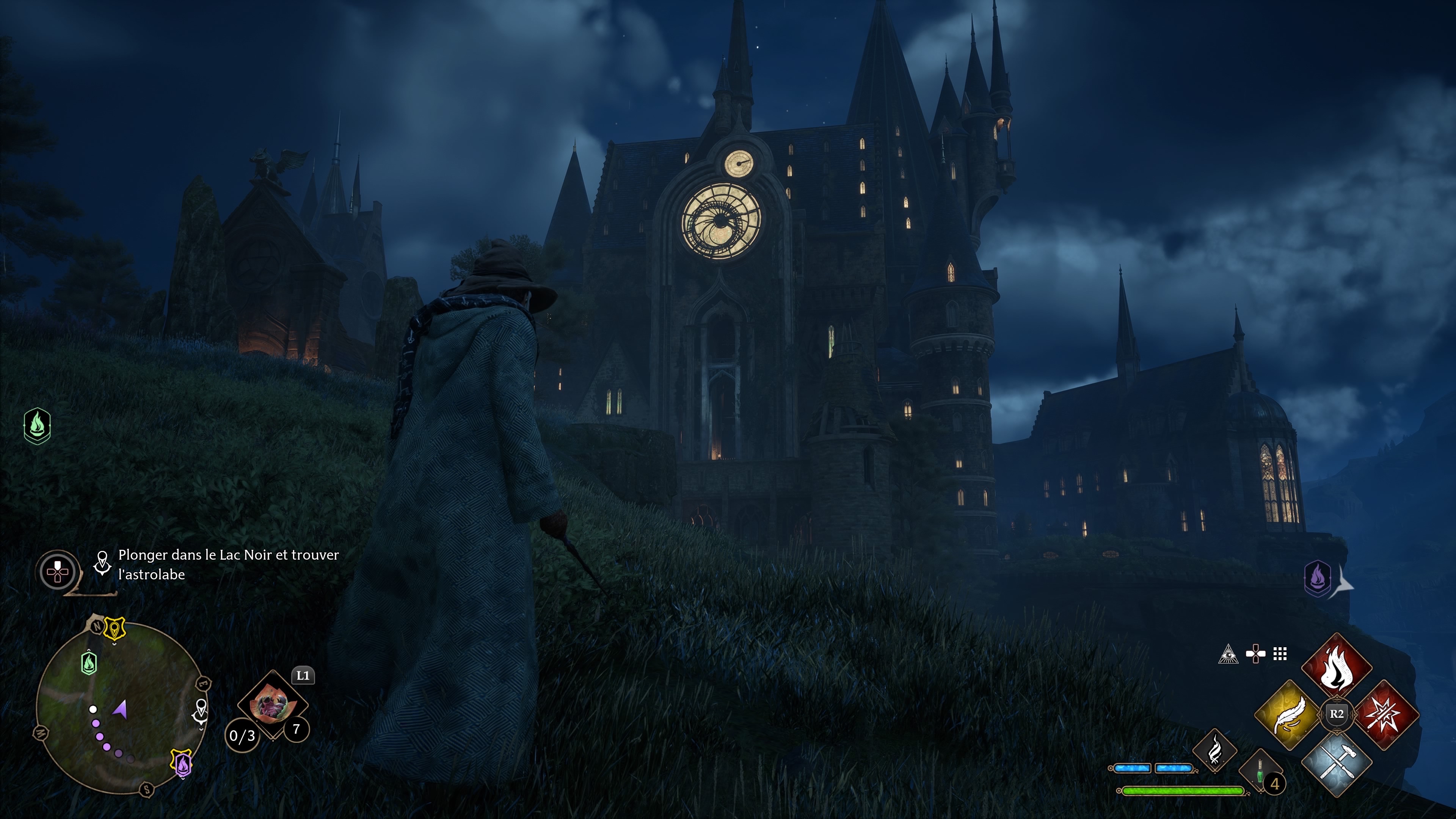
Task: Select the yellow quest marker on the minimap
Action: coord(115,629)
